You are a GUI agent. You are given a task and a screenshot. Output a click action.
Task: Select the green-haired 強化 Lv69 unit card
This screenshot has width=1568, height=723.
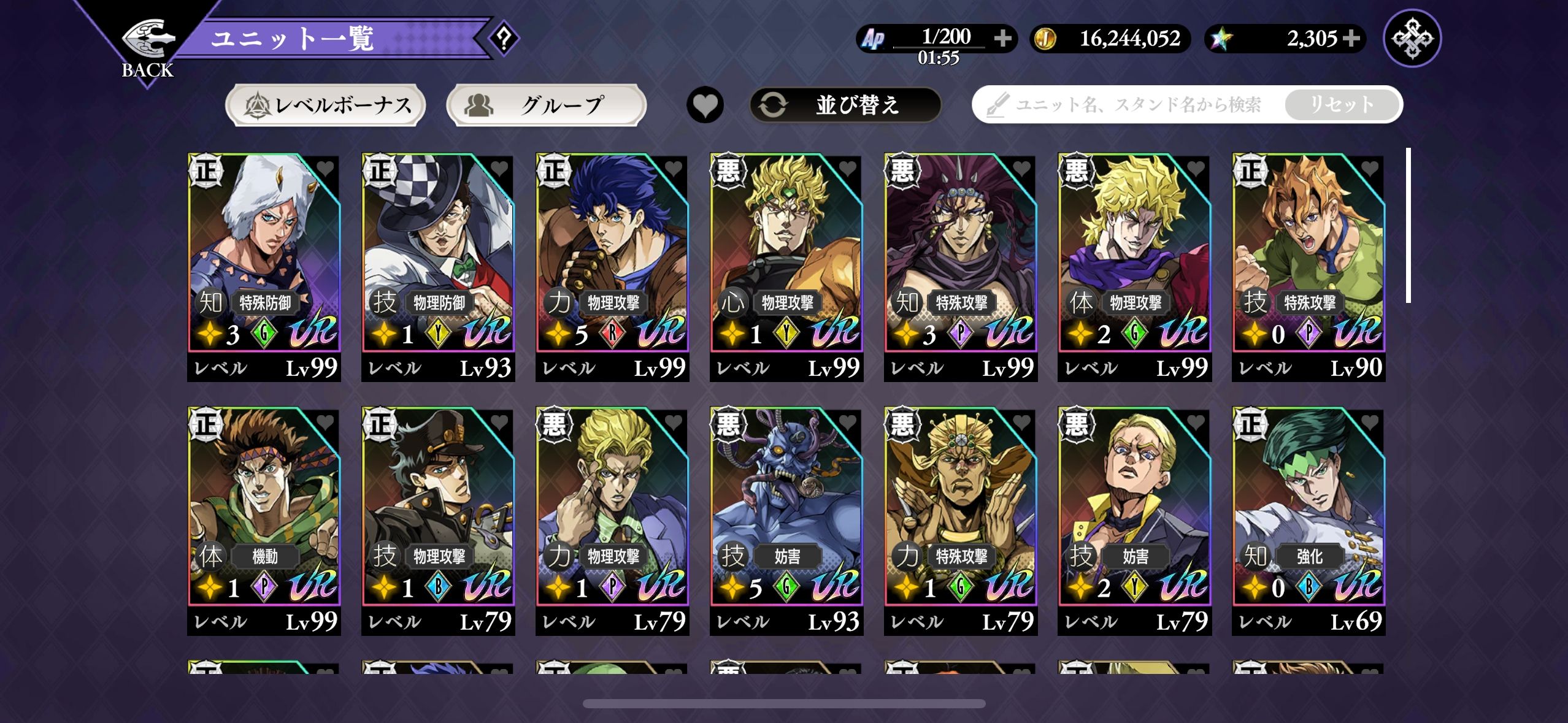point(1309,512)
